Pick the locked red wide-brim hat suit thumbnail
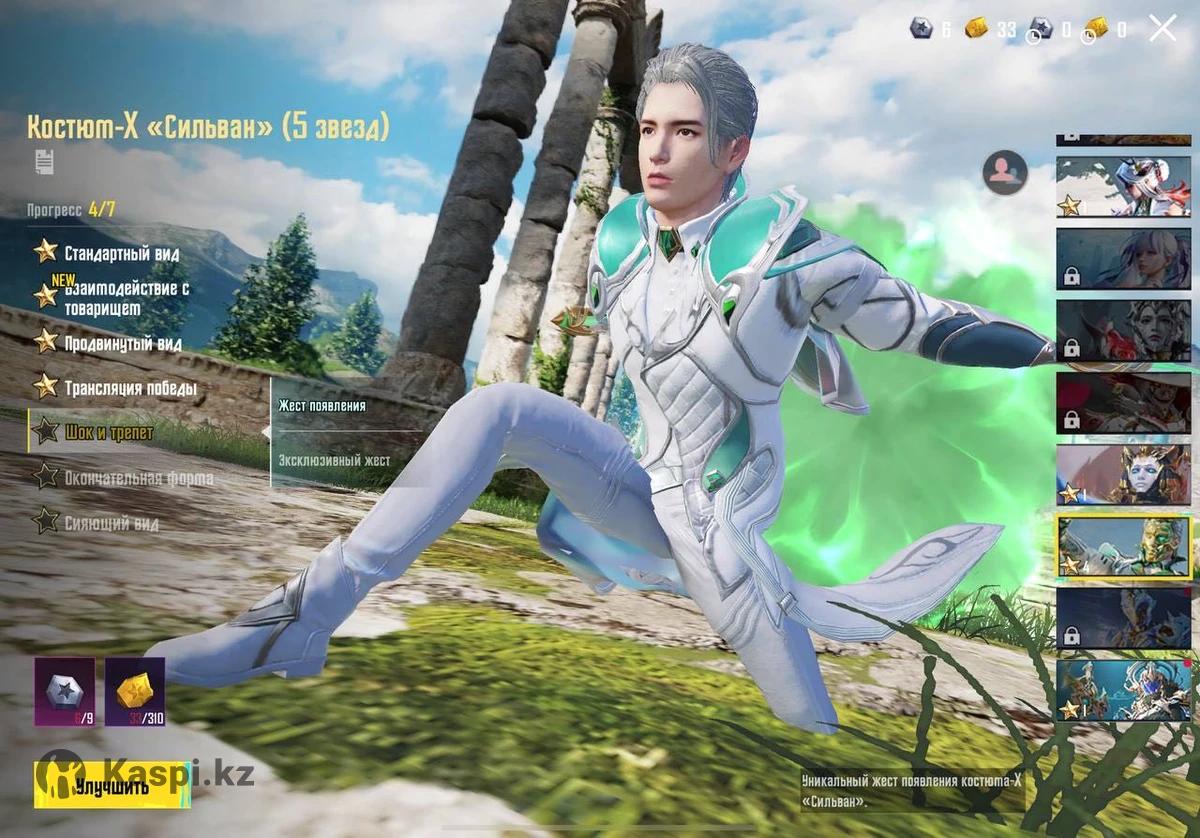This screenshot has width=1200, height=838. (1123, 403)
